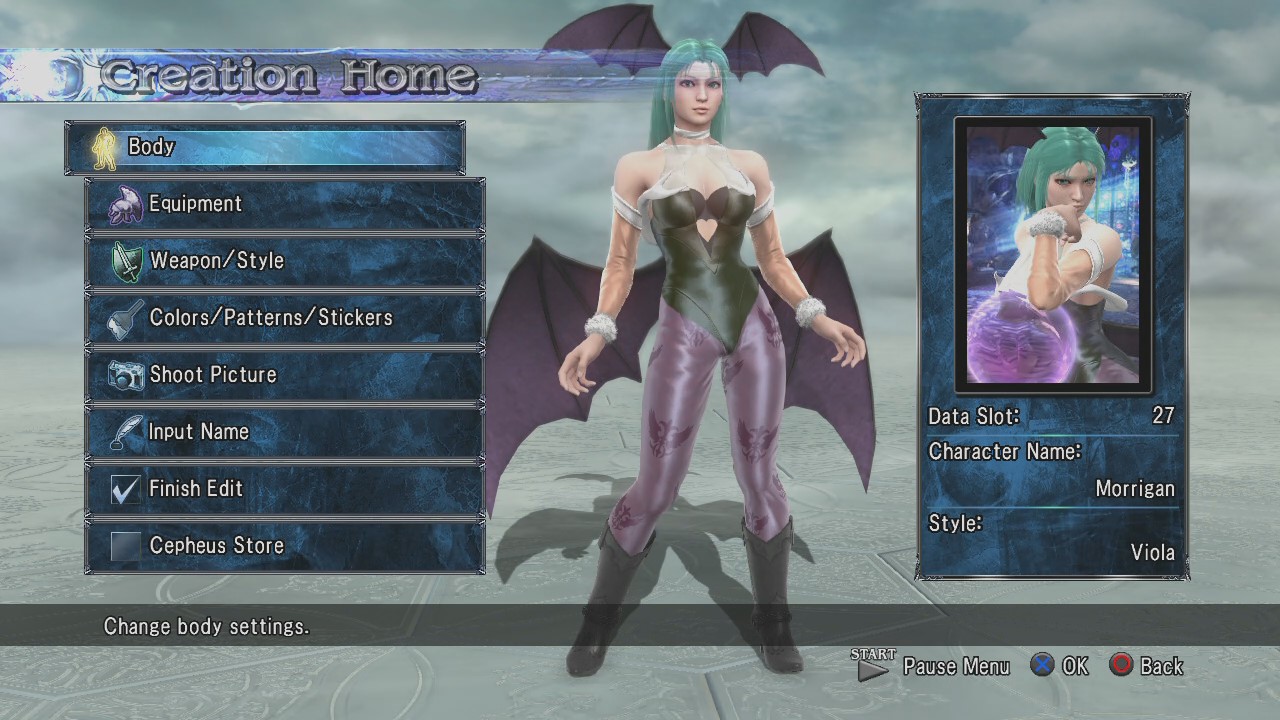Open the Cepheus Store
This screenshot has width=1280, height=720.
(x=285, y=546)
